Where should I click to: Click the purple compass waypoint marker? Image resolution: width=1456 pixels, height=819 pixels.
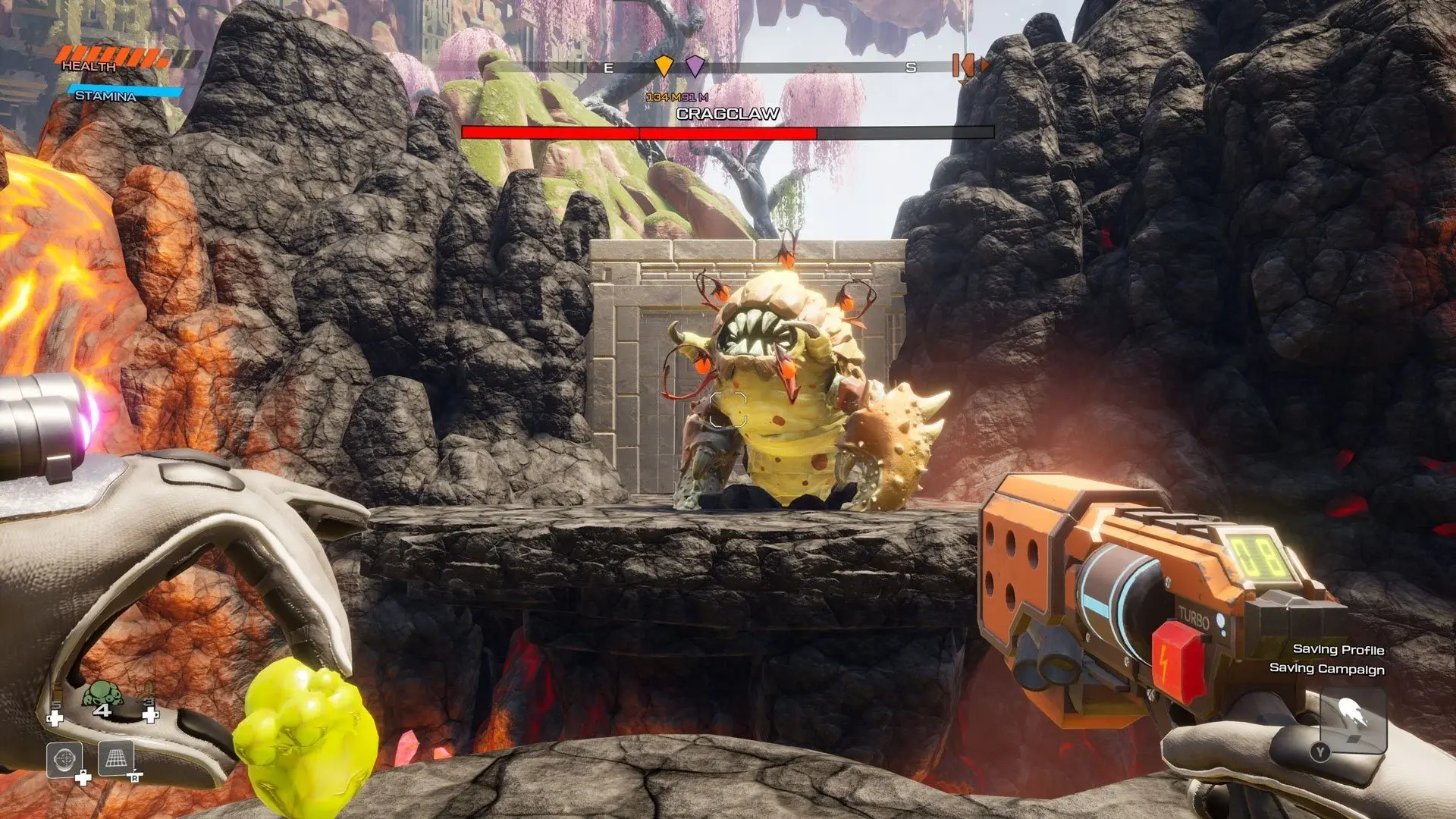[695, 66]
